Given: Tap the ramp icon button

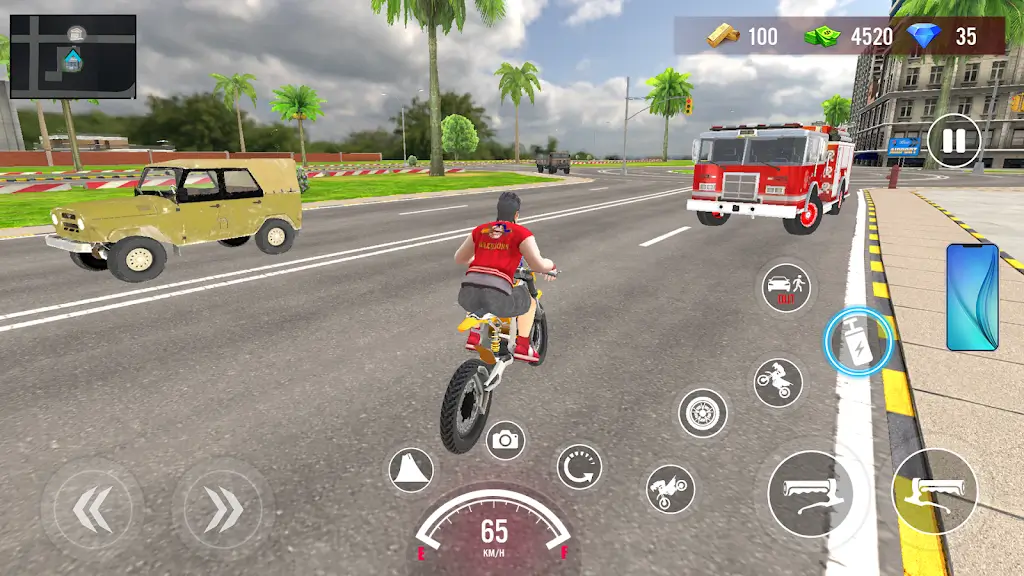Looking at the screenshot, I should pyautogui.click(x=411, y=470).
